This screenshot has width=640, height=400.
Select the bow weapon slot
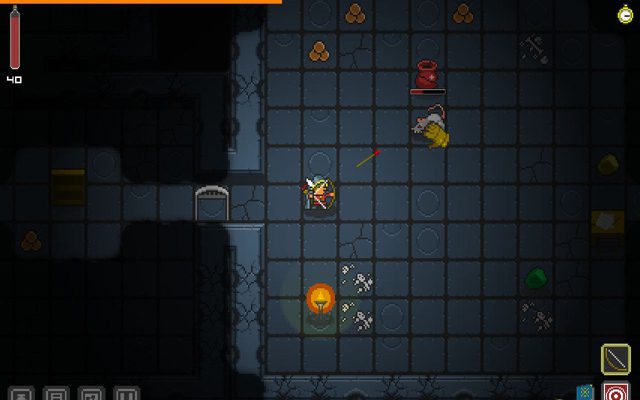[615, 358]
